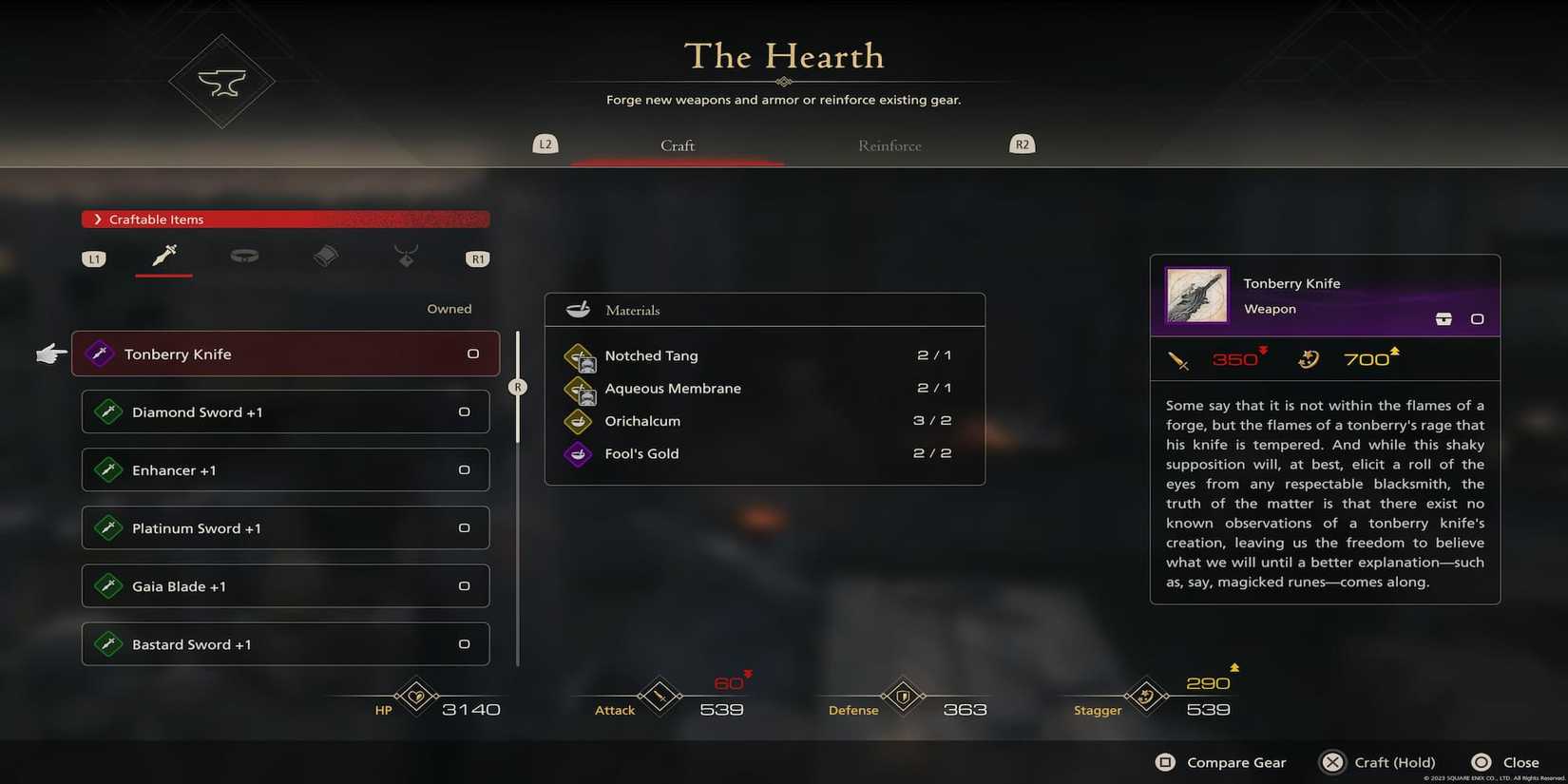Toggle the Owned indicator beside Gaia Blade +1

coord(463,585)
